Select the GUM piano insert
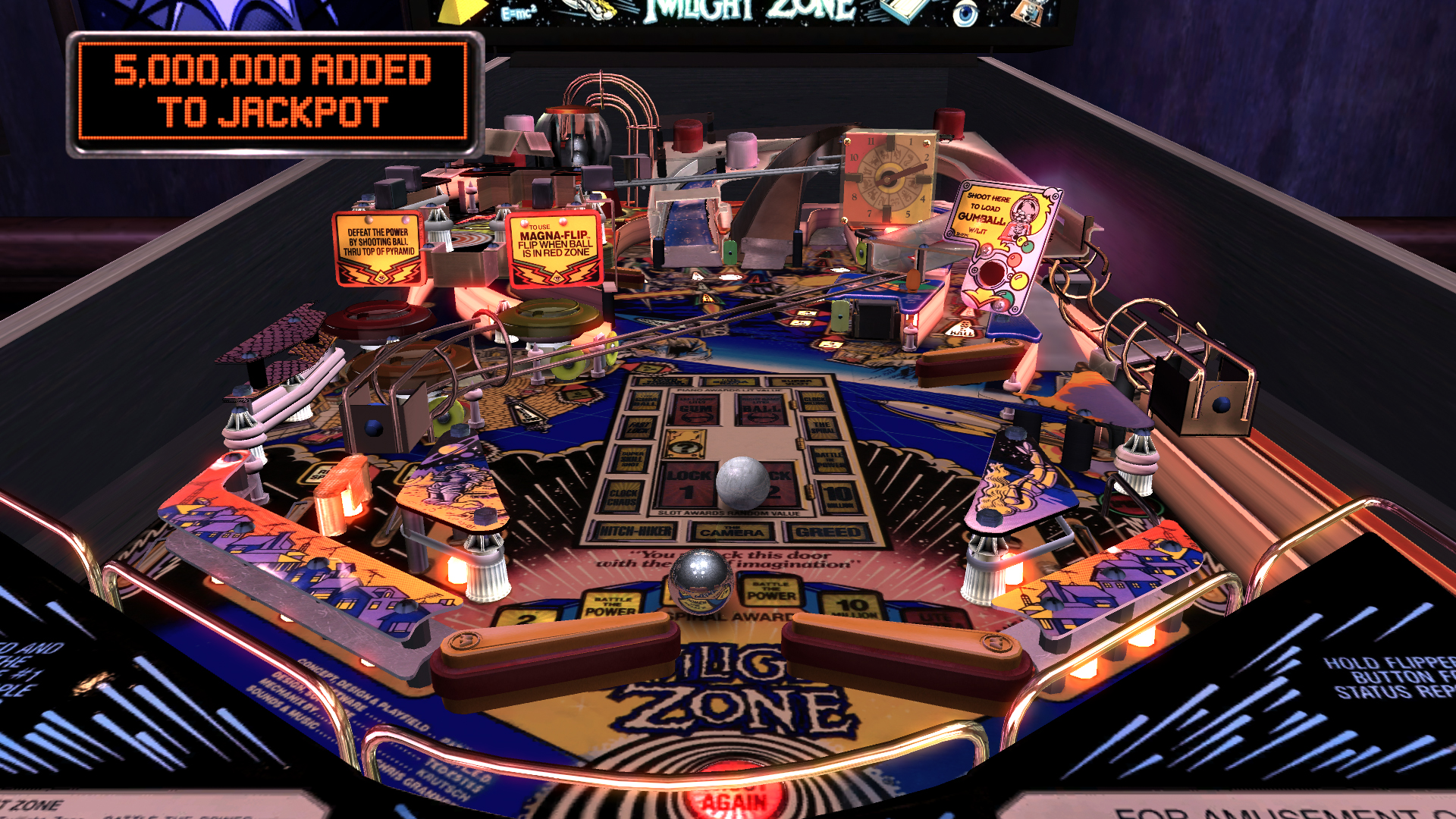Screen dimensions: 1456x819 [695, 410]
